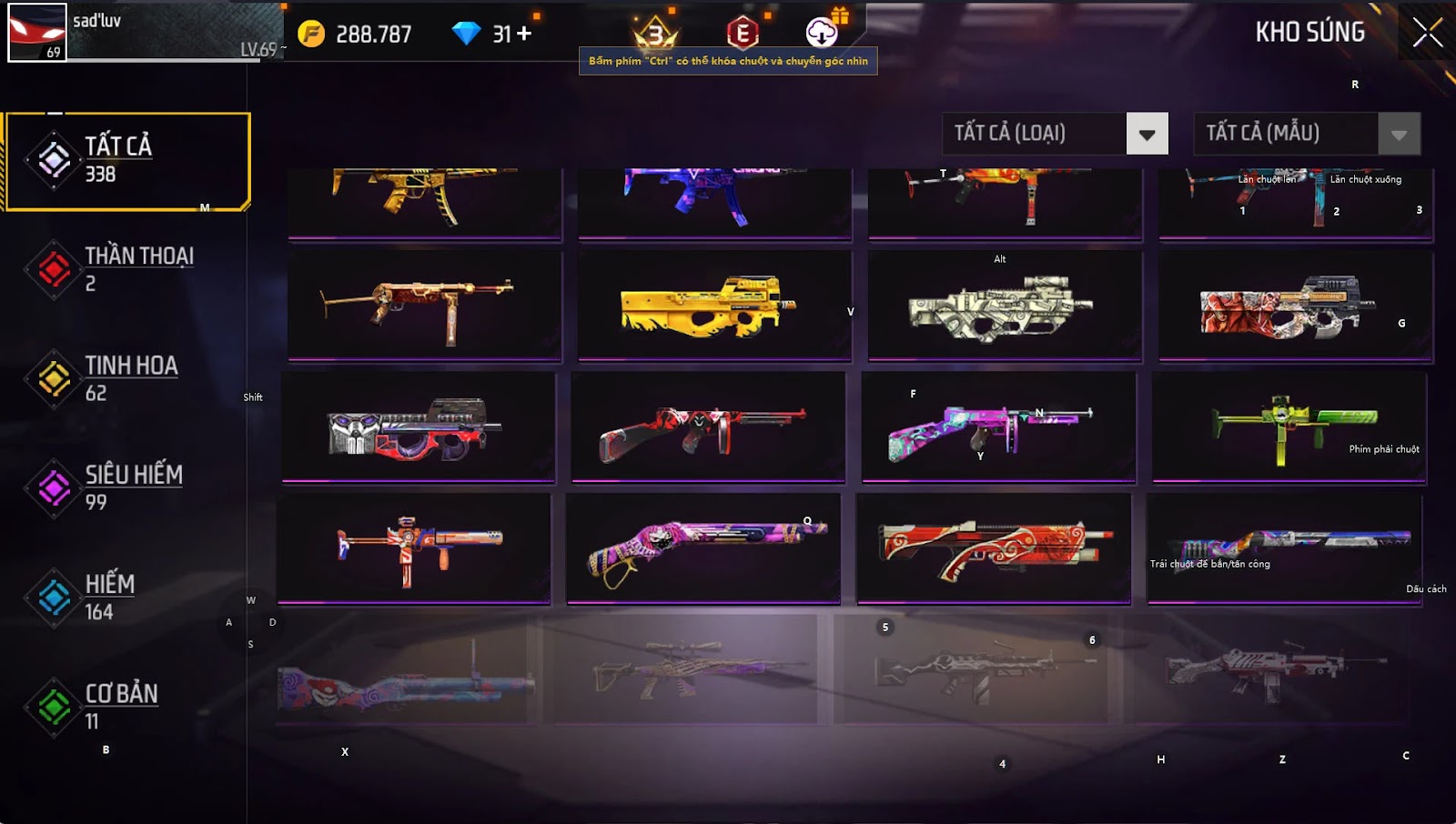Open the TINH HOA rarity tab
The height and width of the screenshot is (824, 1456).
[126, 378]
